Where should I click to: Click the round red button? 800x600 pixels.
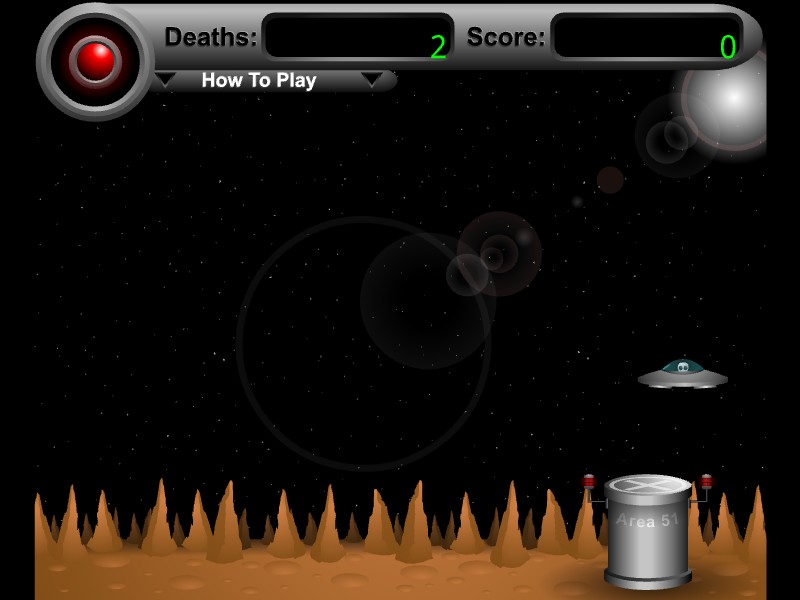(x=96, y=61)
